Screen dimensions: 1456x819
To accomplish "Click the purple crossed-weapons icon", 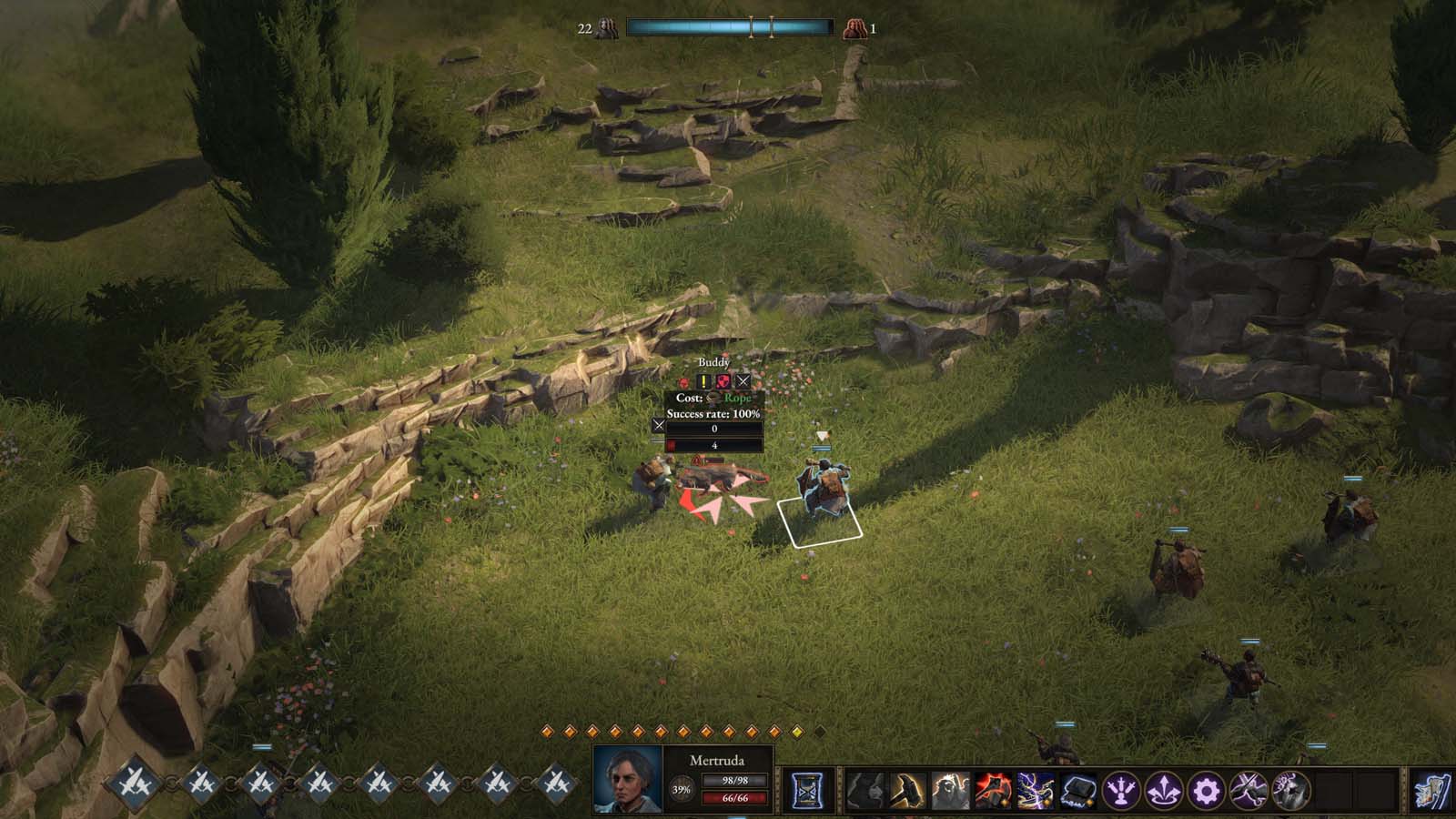I will (x=1248, y=788).
